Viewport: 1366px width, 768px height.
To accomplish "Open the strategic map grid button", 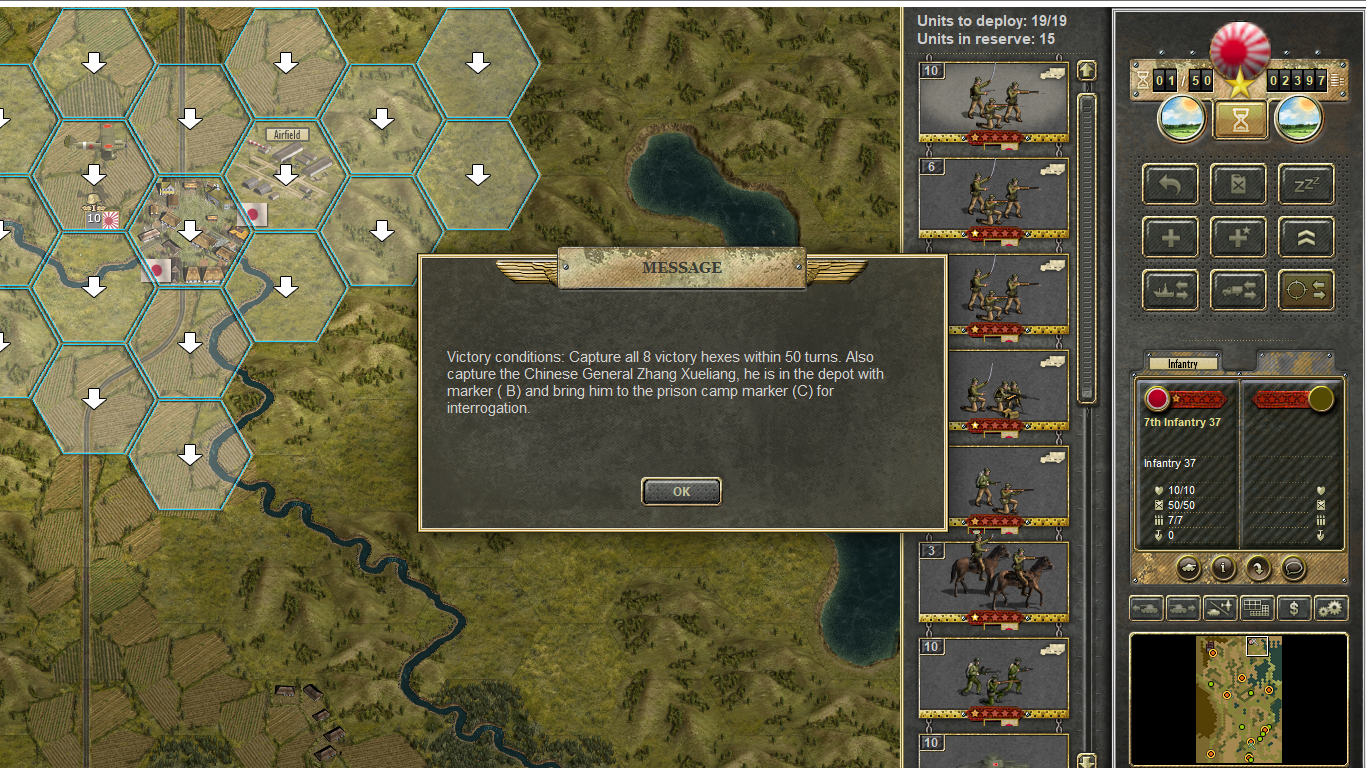I will point(1256,607).
